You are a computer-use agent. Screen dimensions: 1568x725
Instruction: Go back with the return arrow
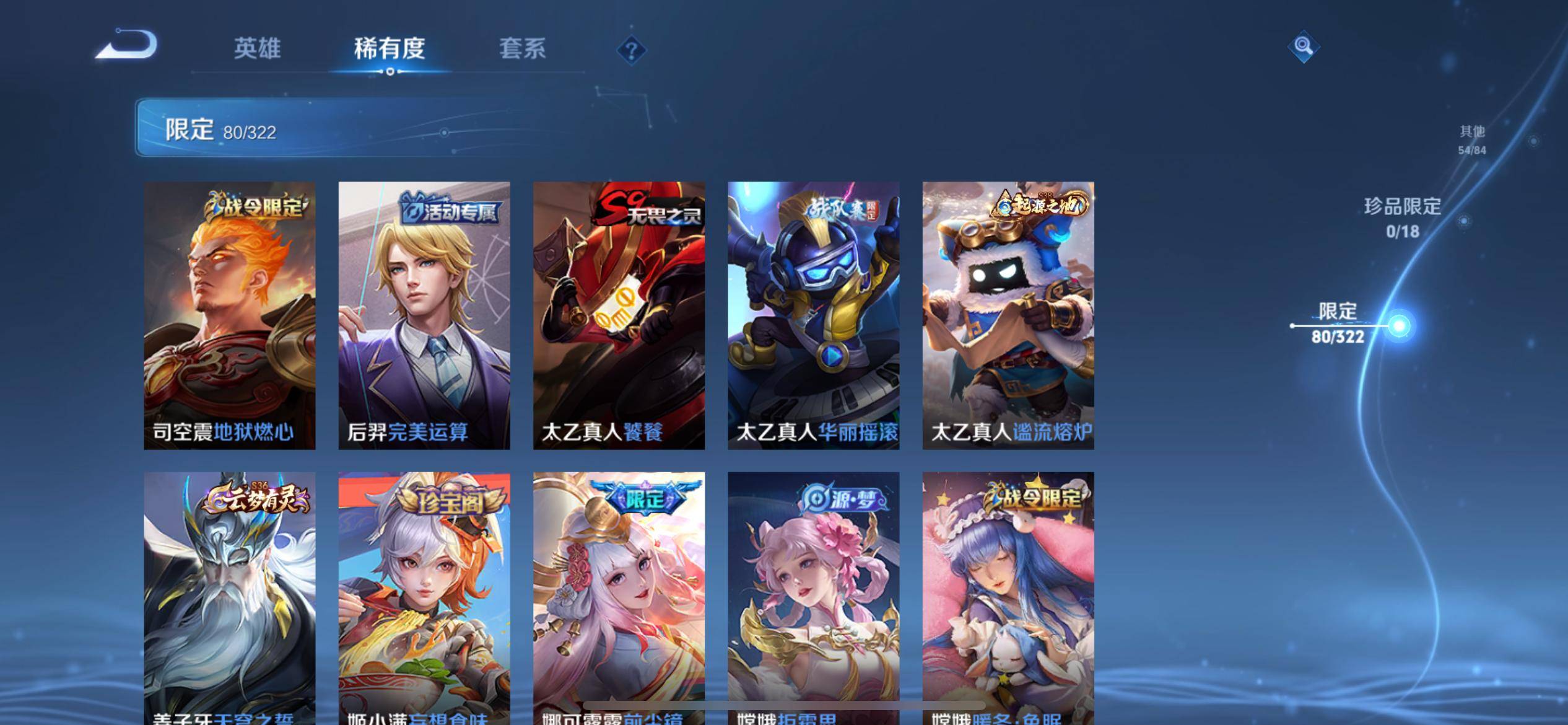128,45
